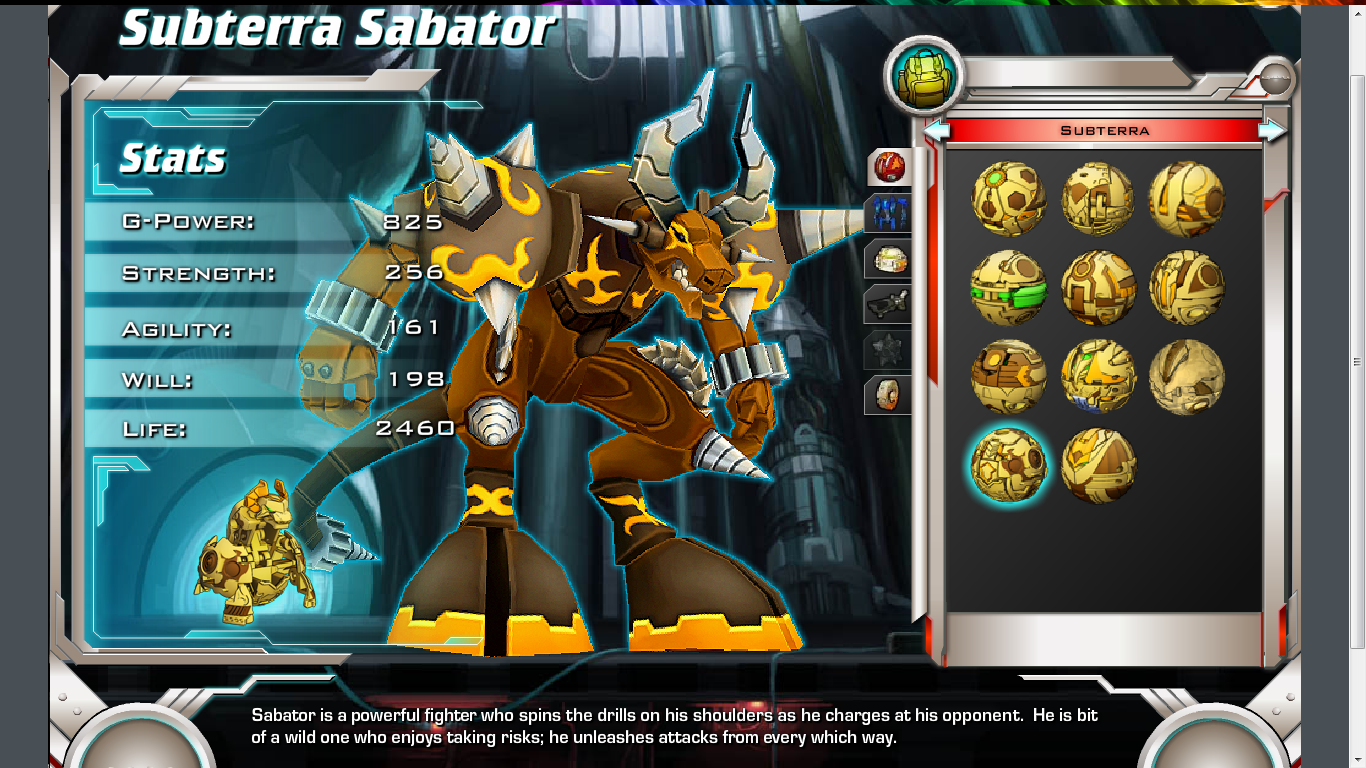This screenshot has width=1366, height=768.
Task: Select the Bakugan ball with the green band
Action: pos(1008,288)
